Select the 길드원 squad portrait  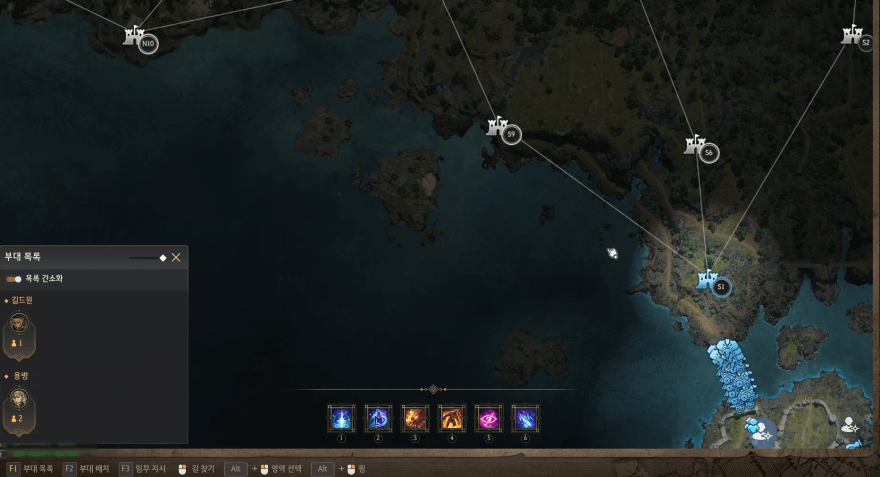(19, 326)
